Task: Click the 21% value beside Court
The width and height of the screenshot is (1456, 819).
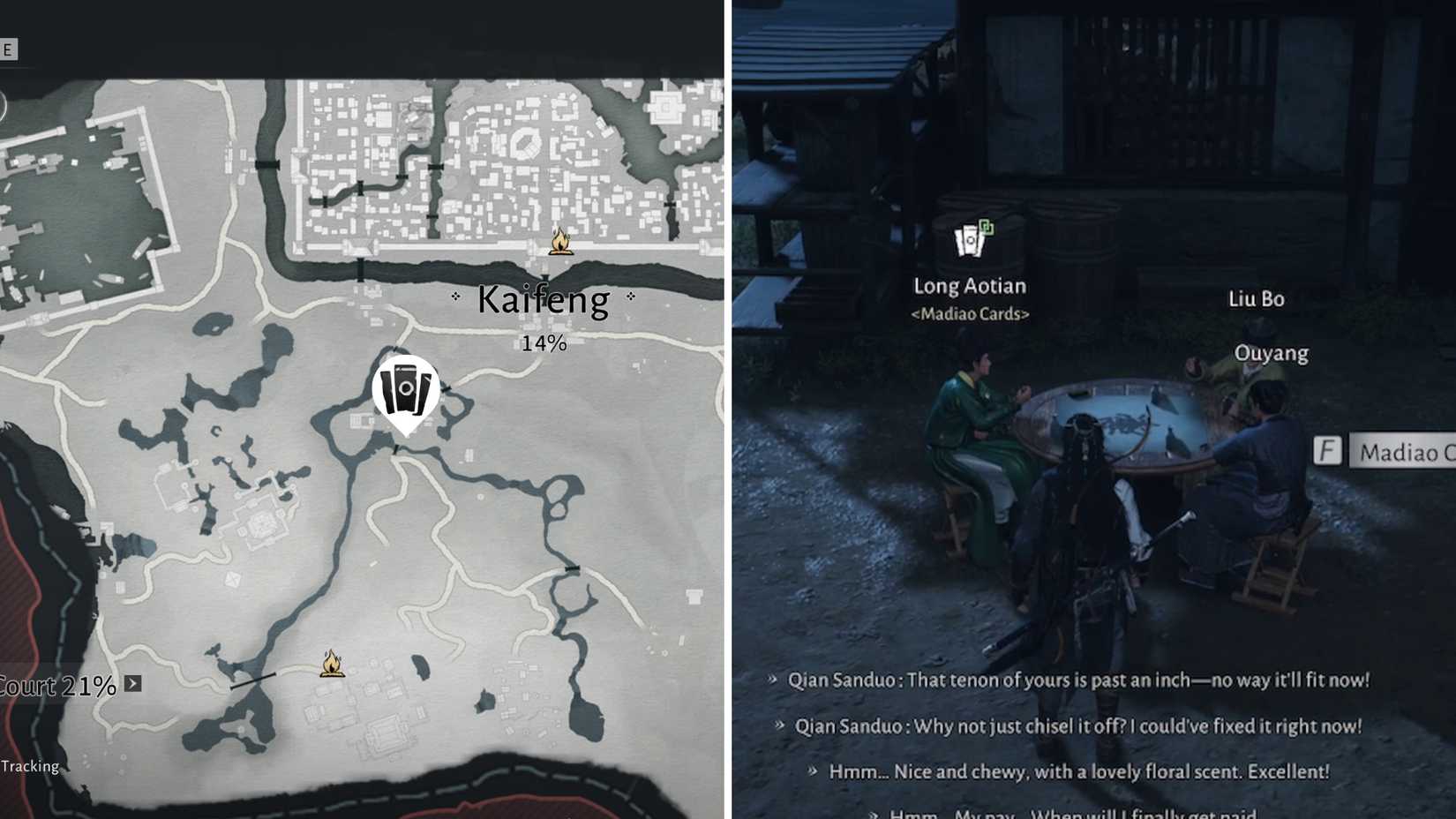Action: [88, 686]
